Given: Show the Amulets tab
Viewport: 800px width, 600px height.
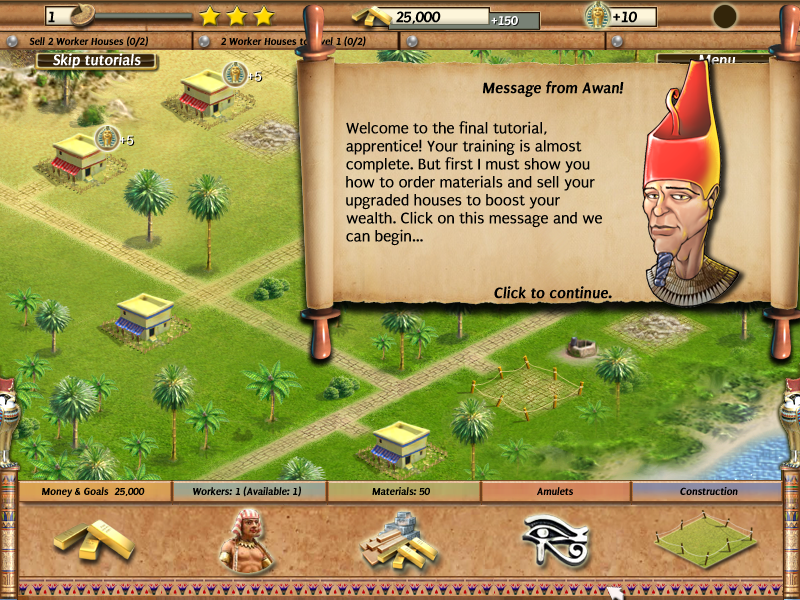Looking at the screenshot, I should [555, 492].
